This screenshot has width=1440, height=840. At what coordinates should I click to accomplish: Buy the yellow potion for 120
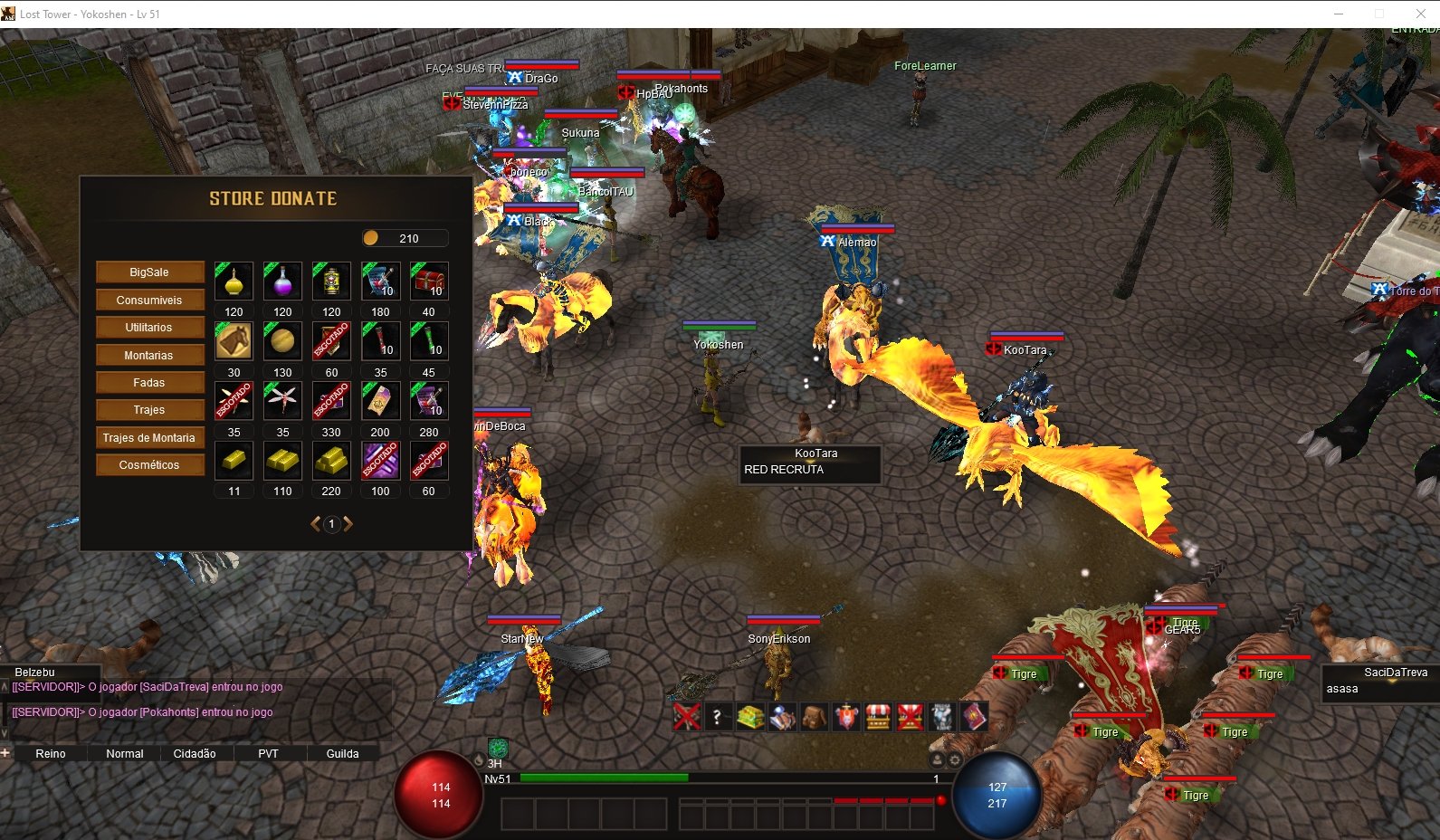point(234,282)
